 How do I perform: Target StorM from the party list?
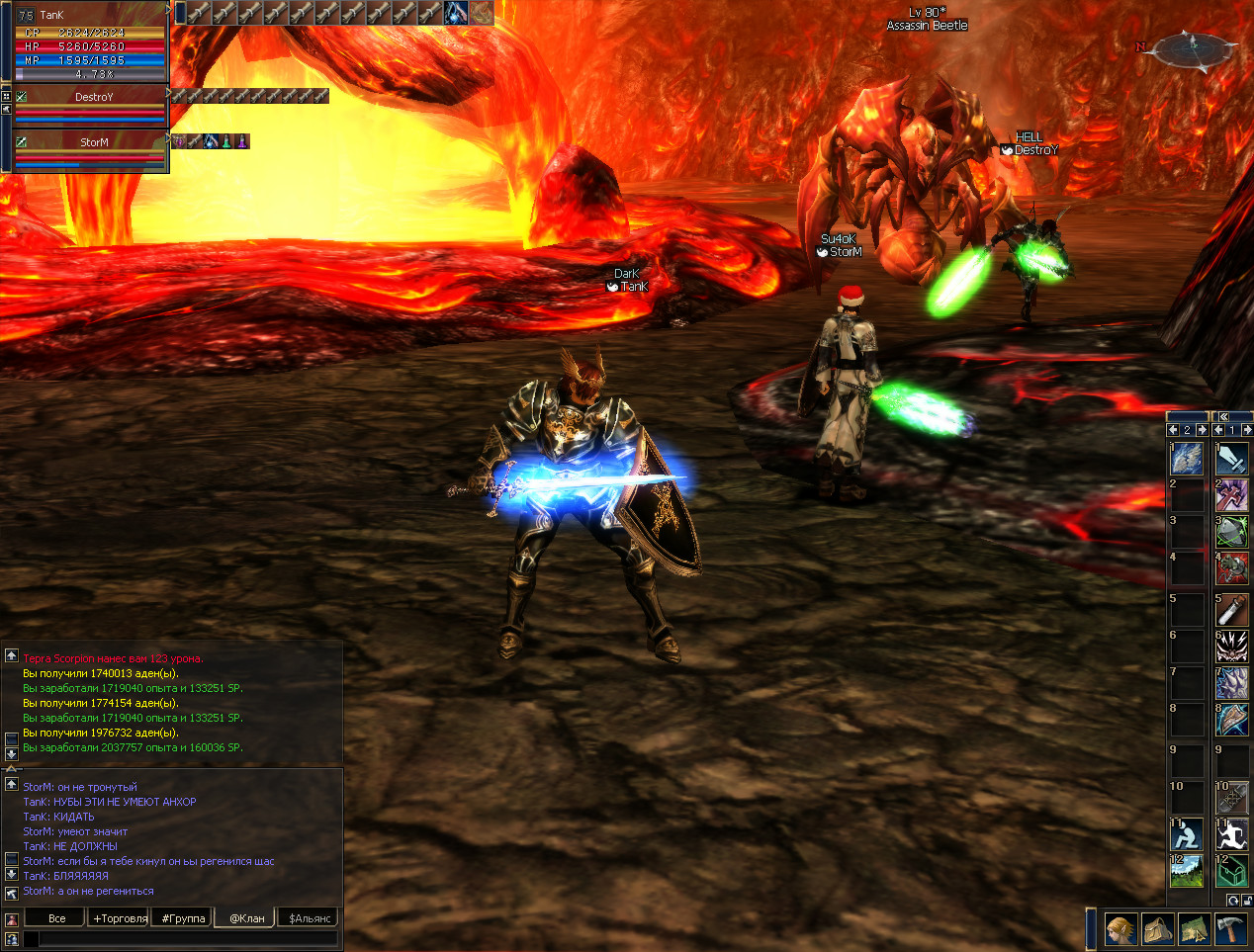tap(94, 142)
